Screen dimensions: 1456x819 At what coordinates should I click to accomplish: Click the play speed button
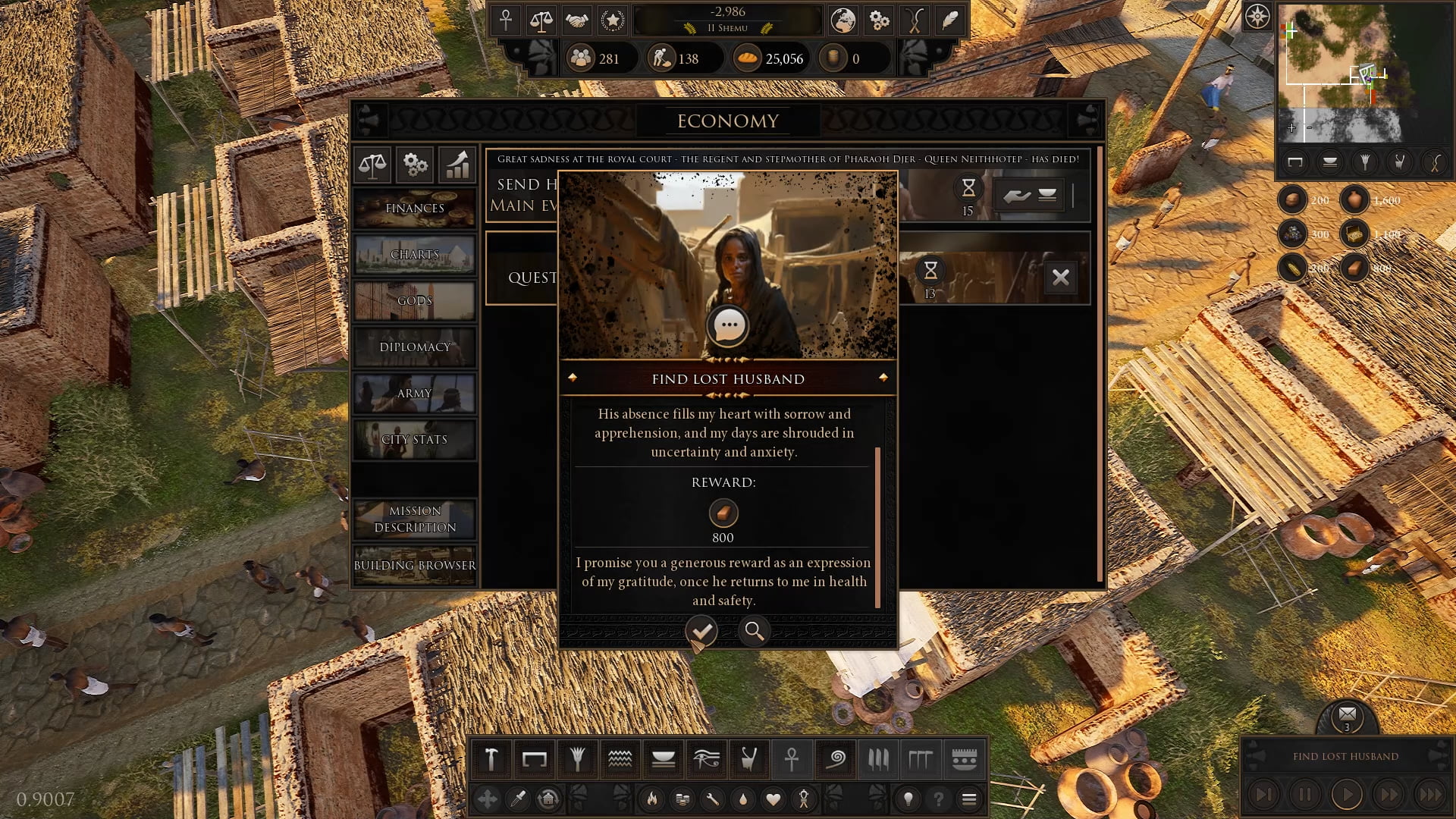click(1347, 795)
